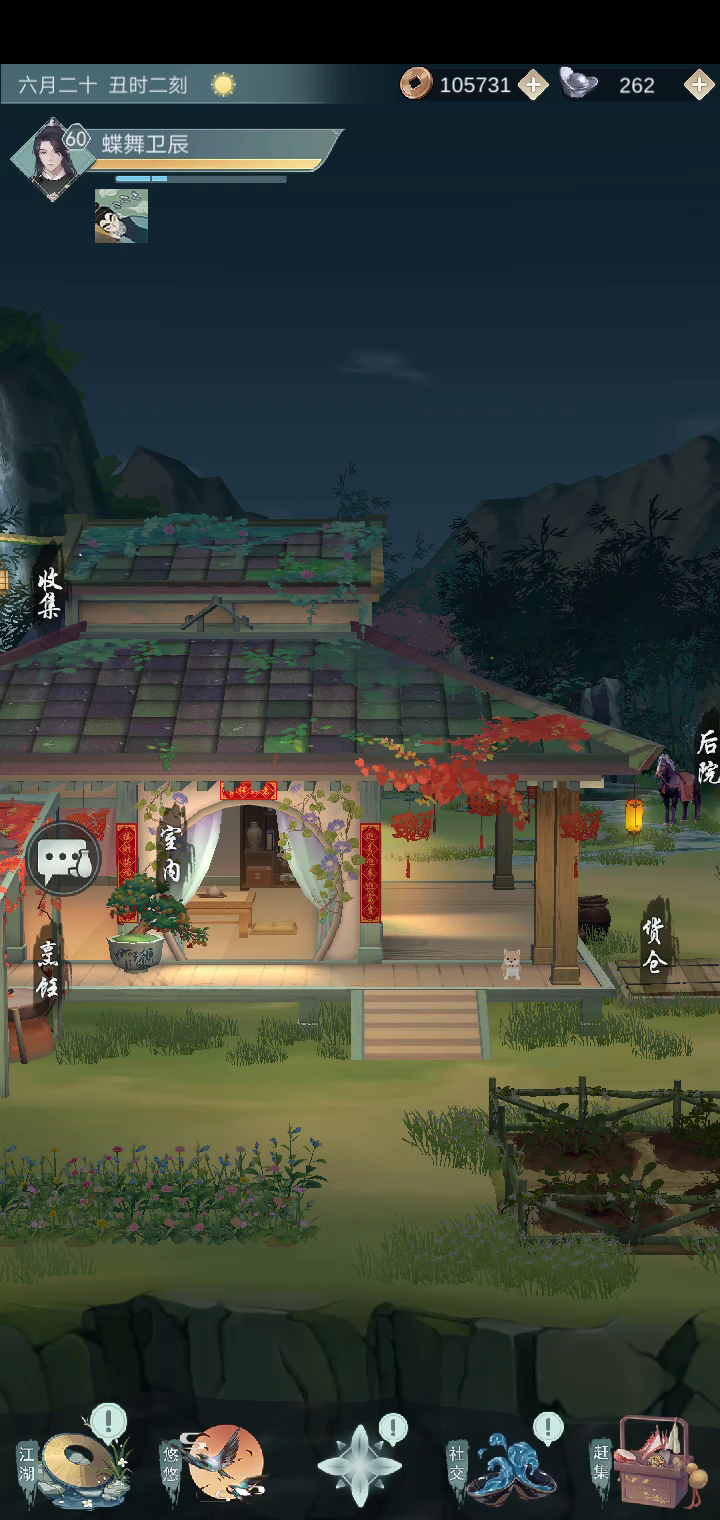This screenshot has width=720, height=1520.
Task: Add silver ingots with plus button
Action: (x=699, y=85)
